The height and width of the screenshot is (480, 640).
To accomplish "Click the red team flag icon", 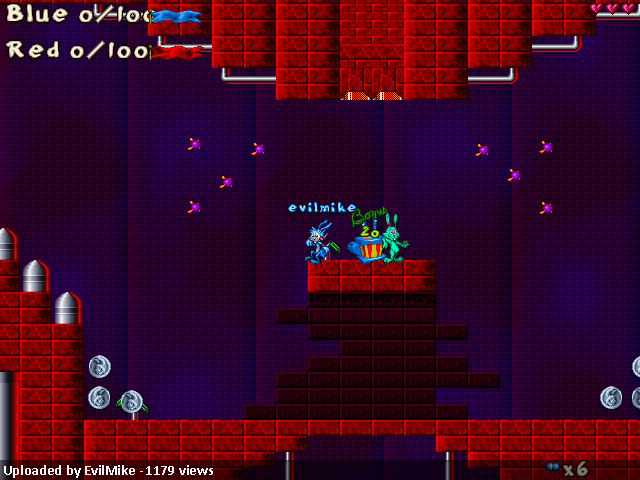I will pos(176,52).
